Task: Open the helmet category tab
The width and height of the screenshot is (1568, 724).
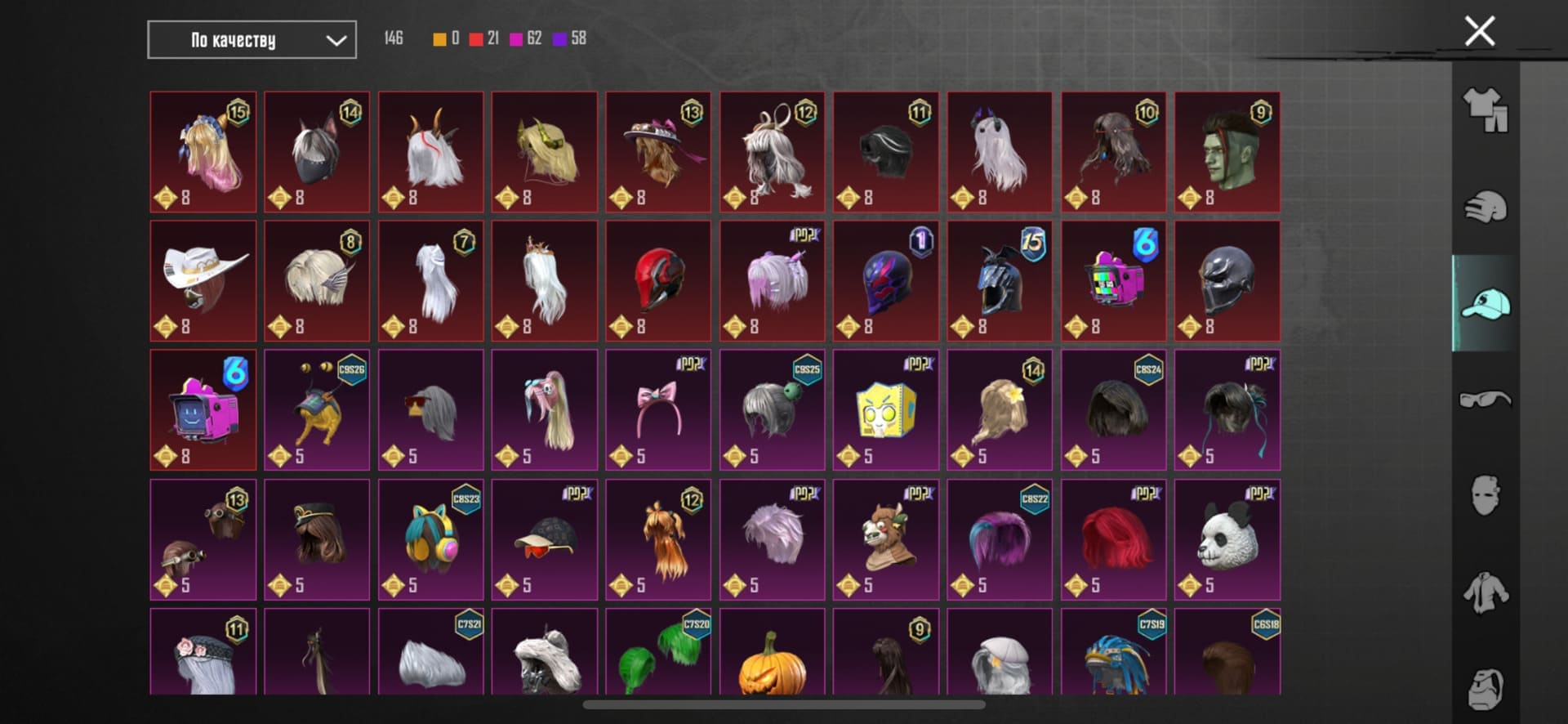Action: 1486,208
